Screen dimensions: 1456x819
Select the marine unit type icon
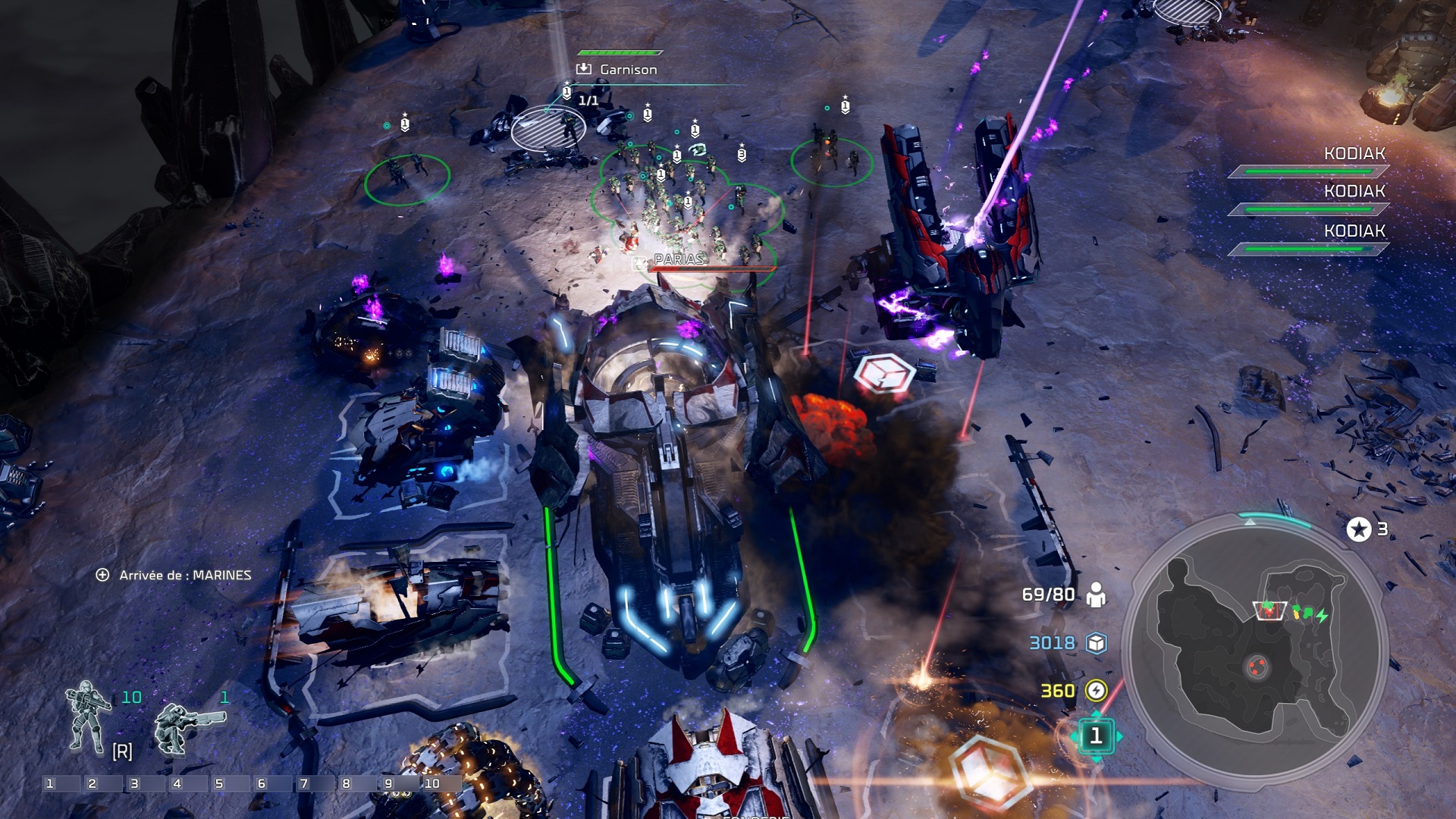tap(87, 717)
